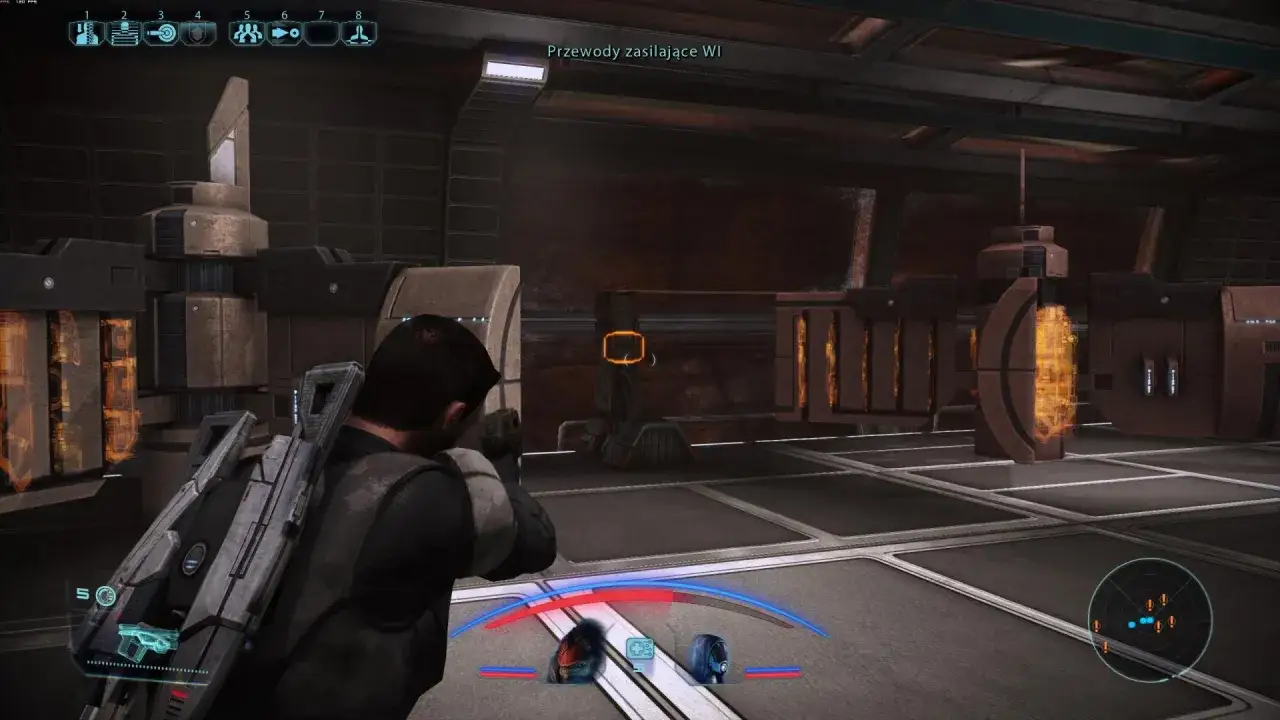Activate the shield ability in hotbar slot 4
This screenshot has height=720, width=1280.
197,33
